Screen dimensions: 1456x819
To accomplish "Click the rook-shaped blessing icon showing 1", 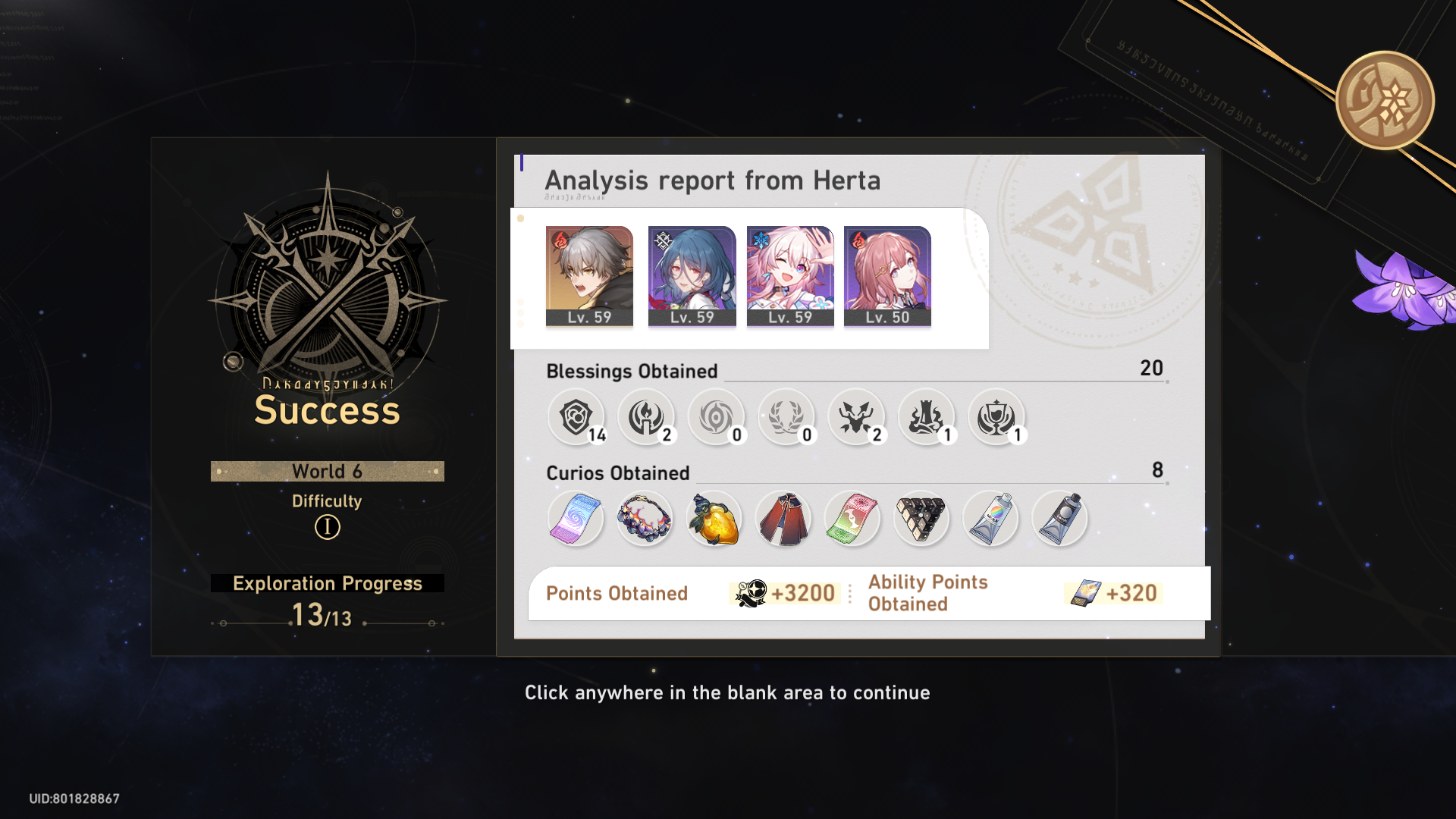I will (927, 417).
